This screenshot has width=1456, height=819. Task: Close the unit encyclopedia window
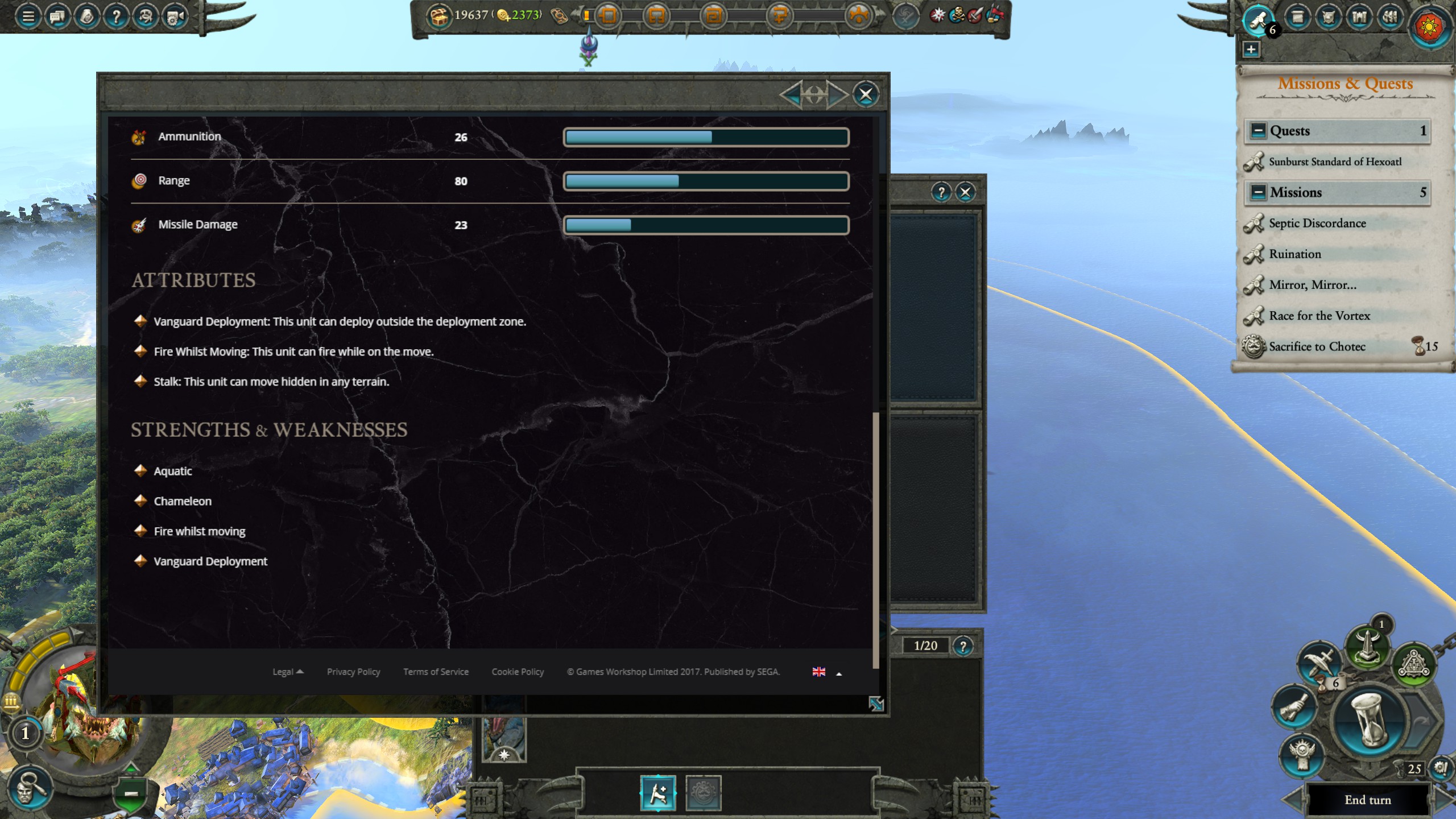(865, 94)
